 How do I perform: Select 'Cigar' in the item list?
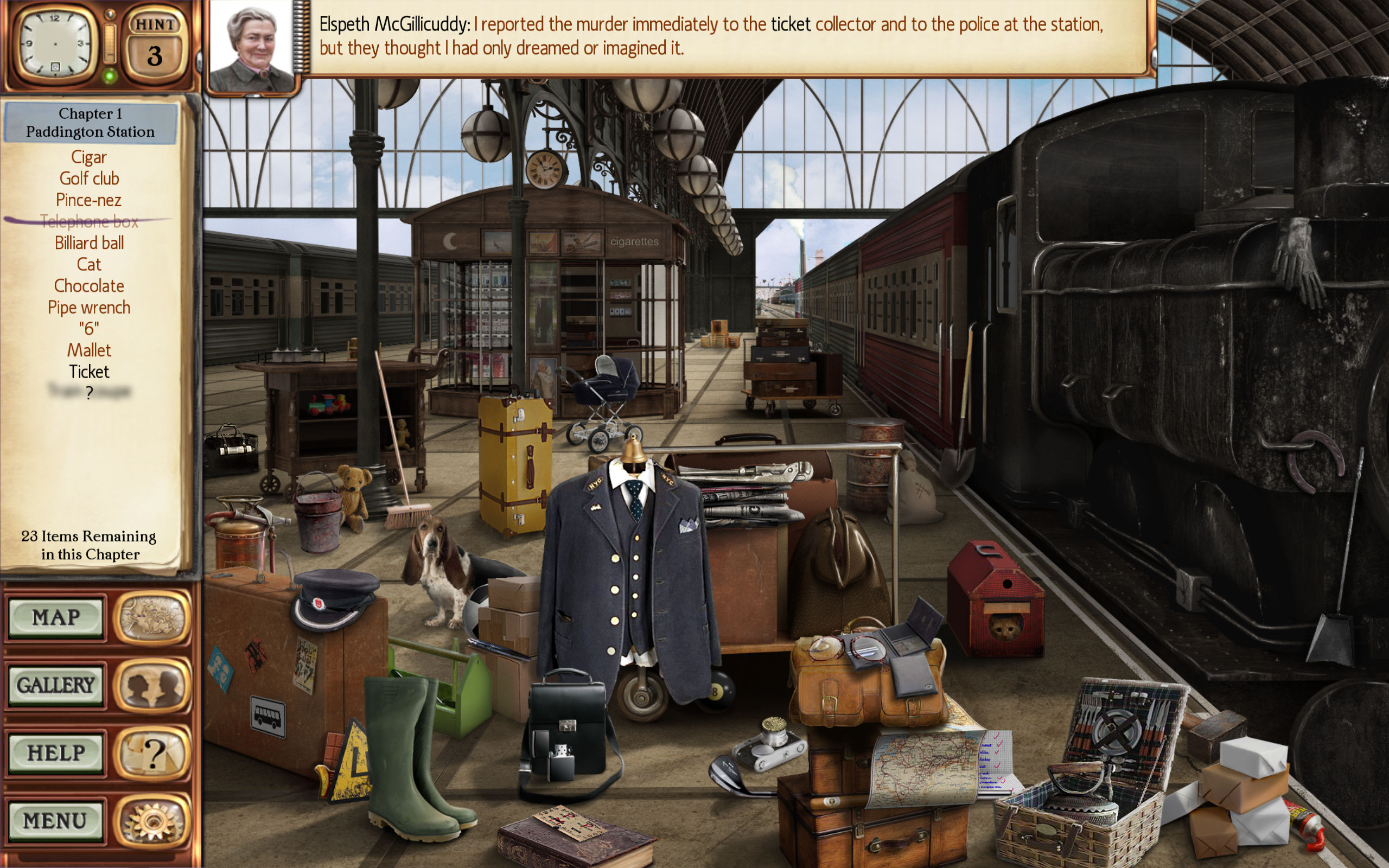click(88, 157)
